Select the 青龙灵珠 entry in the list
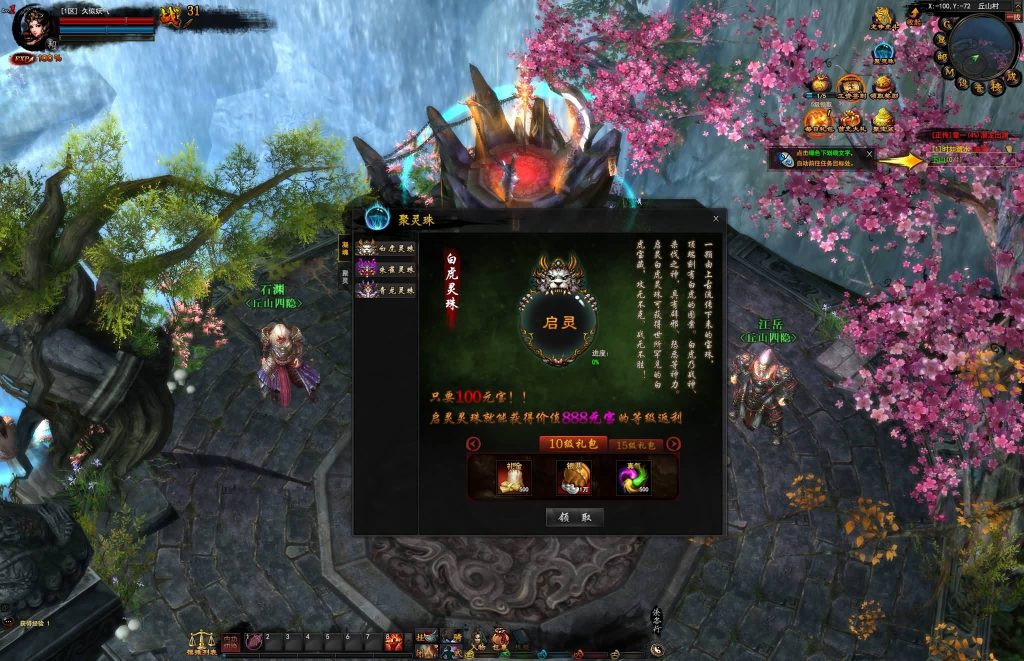Viewport: 1024px width, 661px height. 385,289
